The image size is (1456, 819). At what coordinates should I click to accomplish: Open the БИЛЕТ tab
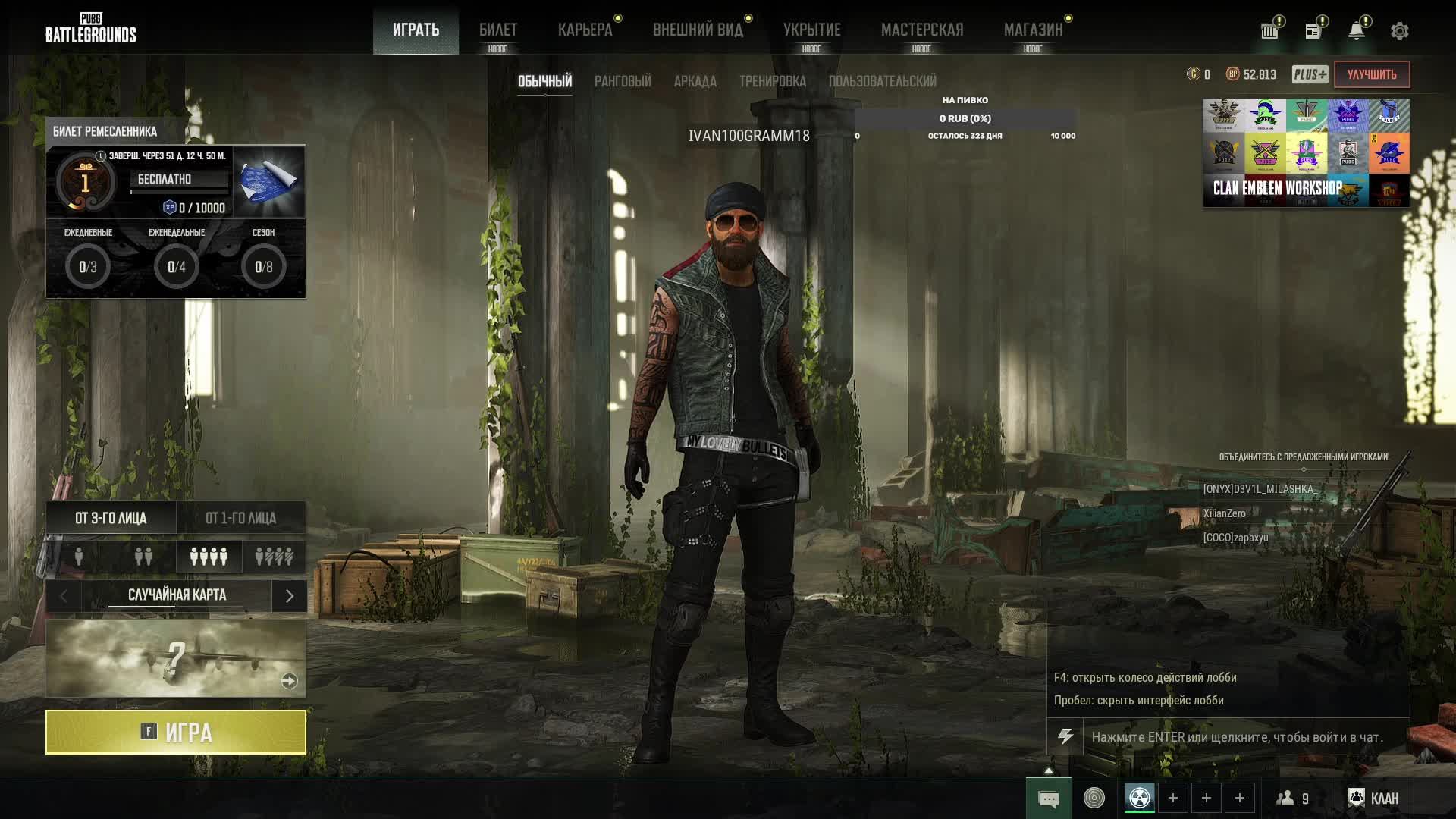[497, 30]
